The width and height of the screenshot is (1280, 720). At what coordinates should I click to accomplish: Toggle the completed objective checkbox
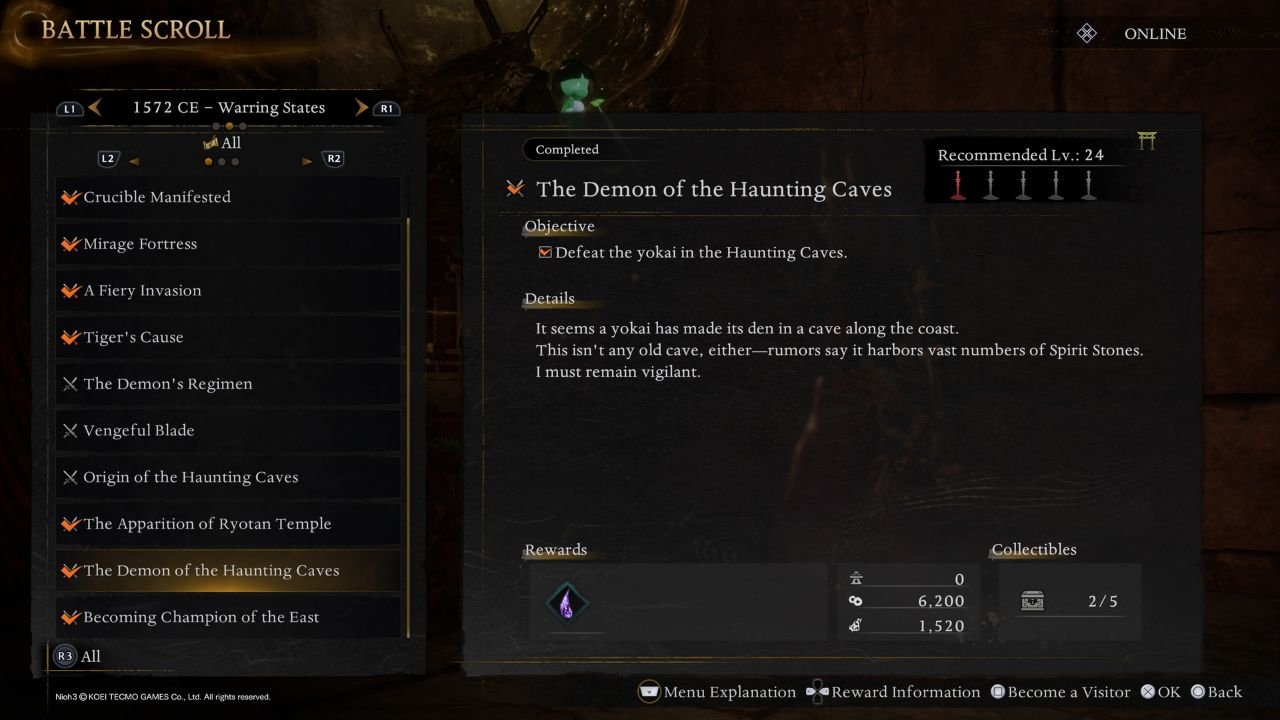[545, 252]
